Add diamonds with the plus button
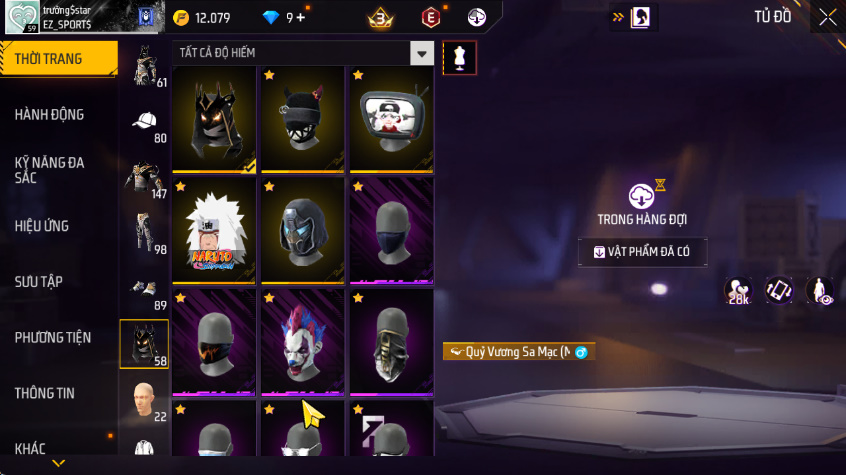Screen dimensions: 846x475 pos(301,17)
